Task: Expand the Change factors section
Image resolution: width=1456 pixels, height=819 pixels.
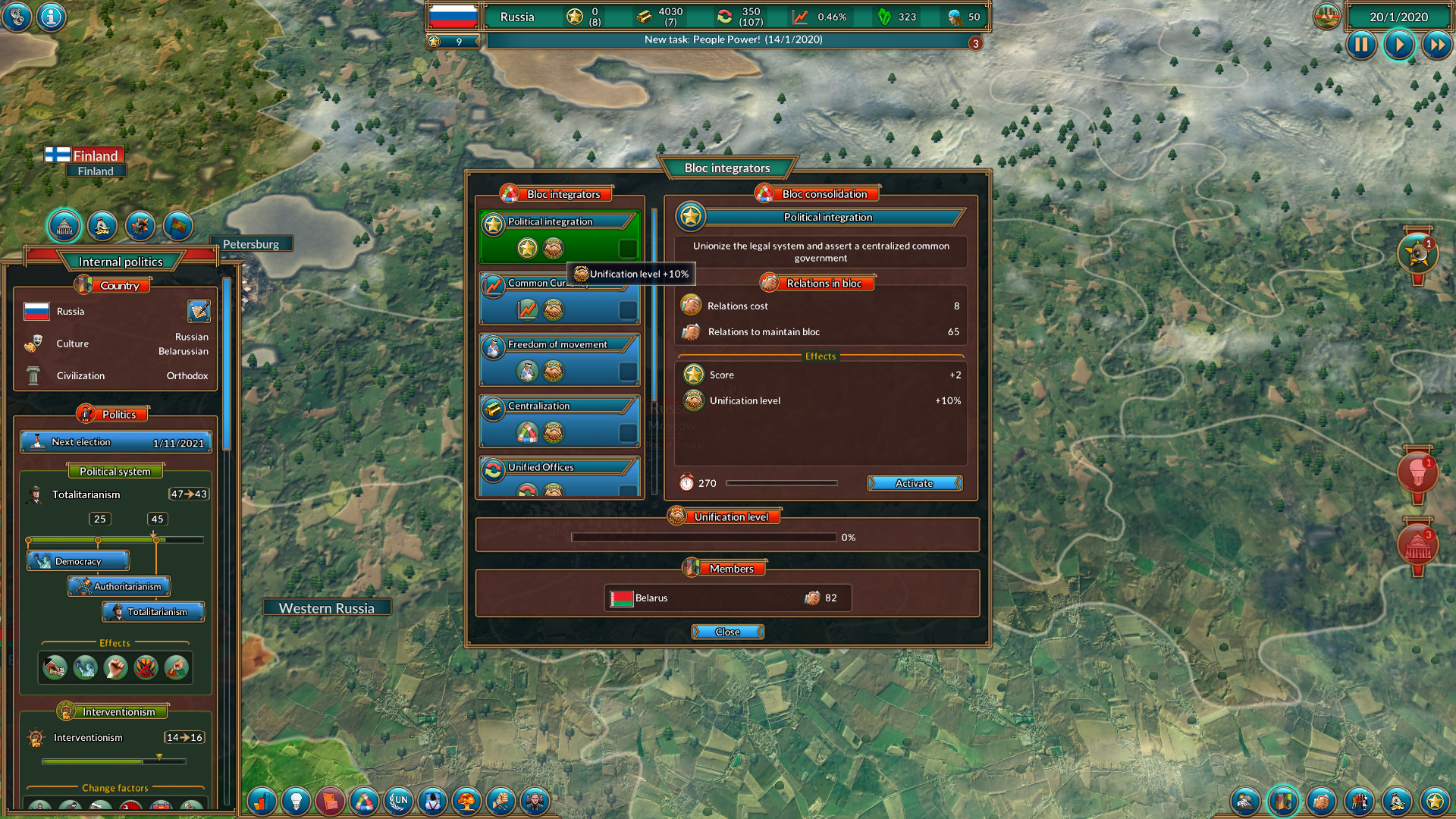Action: point(114,788)
